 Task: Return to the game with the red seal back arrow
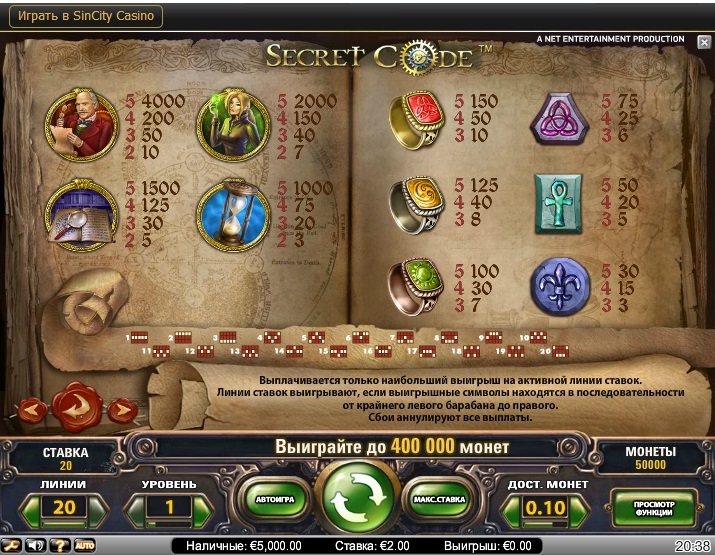[x=75, y=406]
